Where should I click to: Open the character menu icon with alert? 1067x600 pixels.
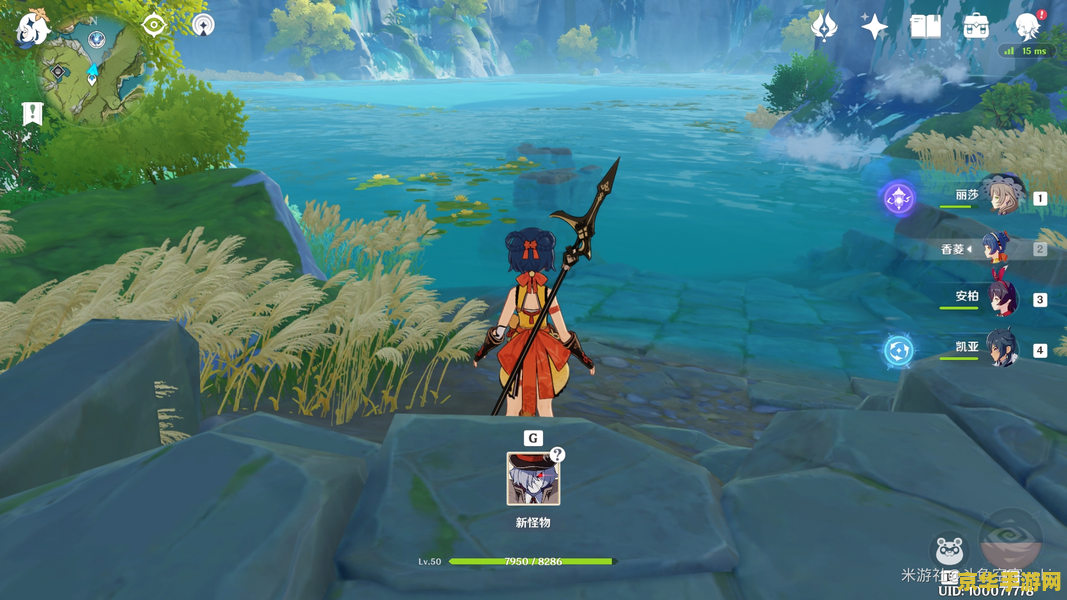click(1027, 26)
